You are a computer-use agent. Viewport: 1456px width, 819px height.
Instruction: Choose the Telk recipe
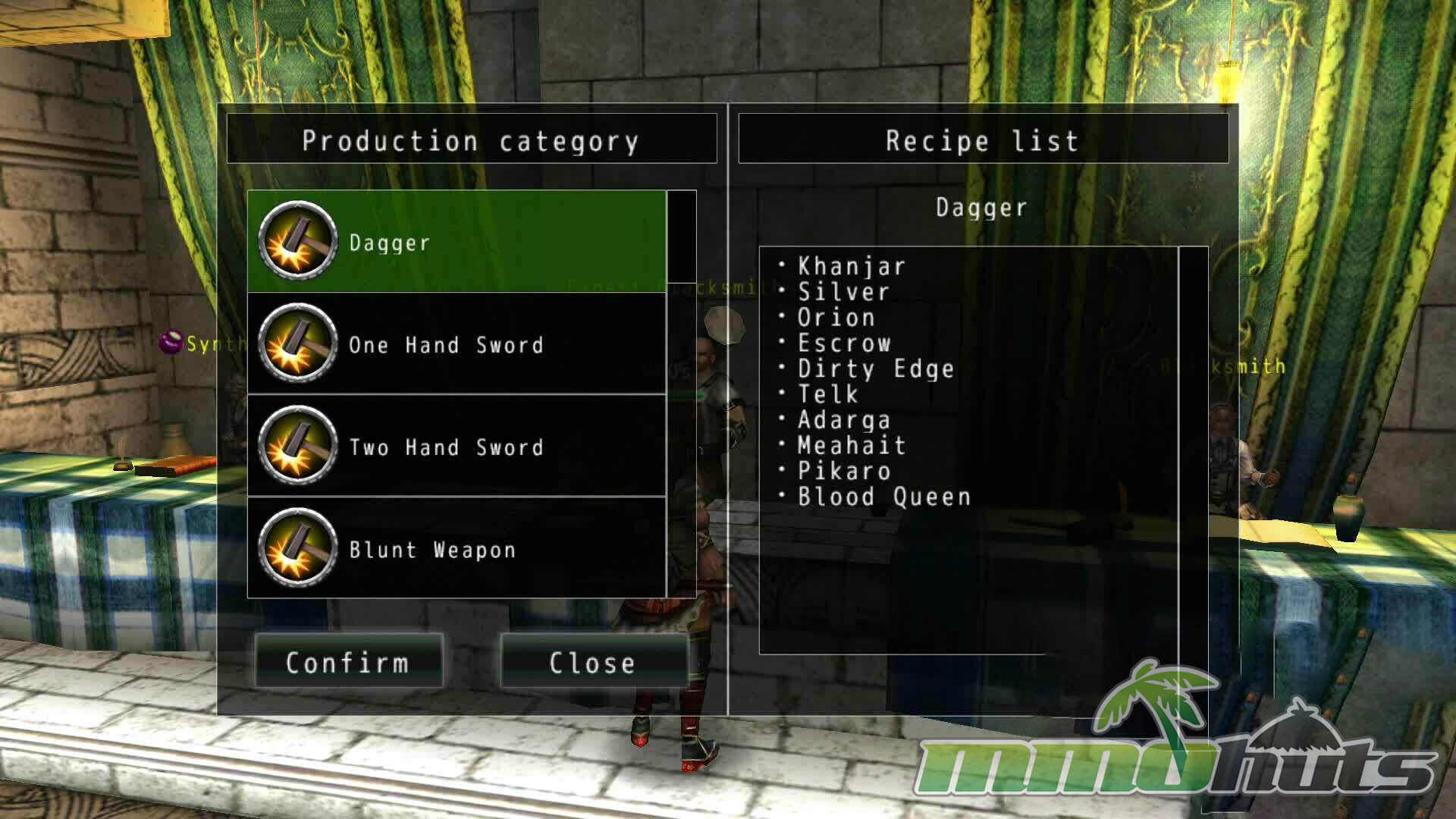pos(827,394)
